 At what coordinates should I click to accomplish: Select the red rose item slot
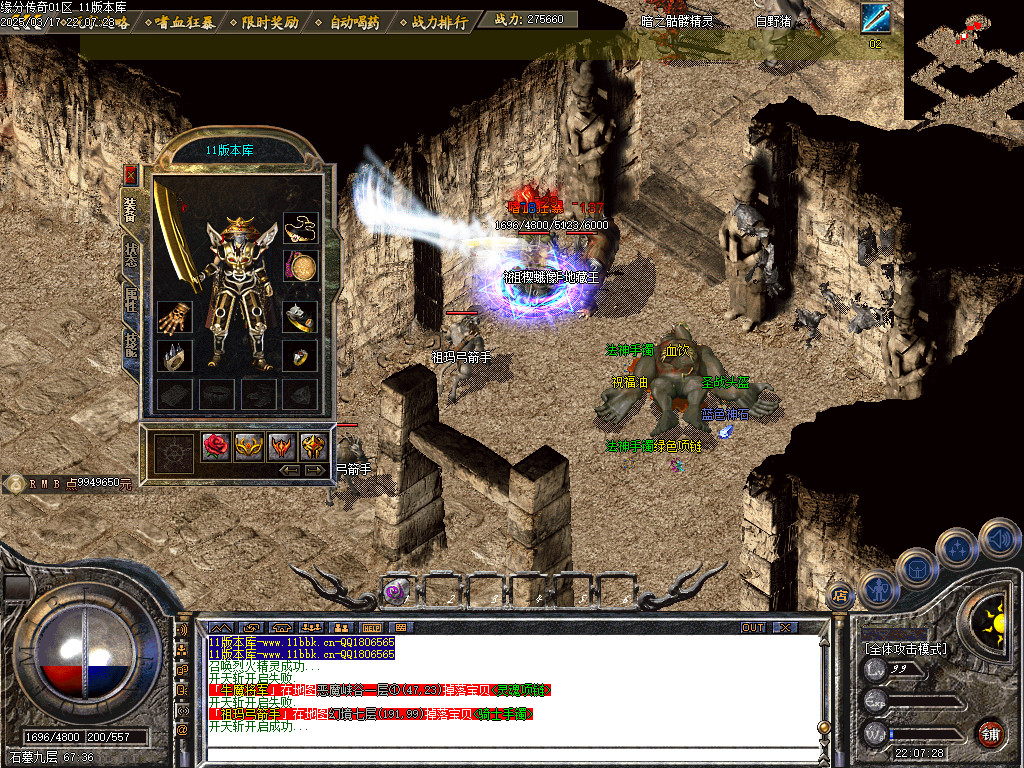(x=217, y=446)
